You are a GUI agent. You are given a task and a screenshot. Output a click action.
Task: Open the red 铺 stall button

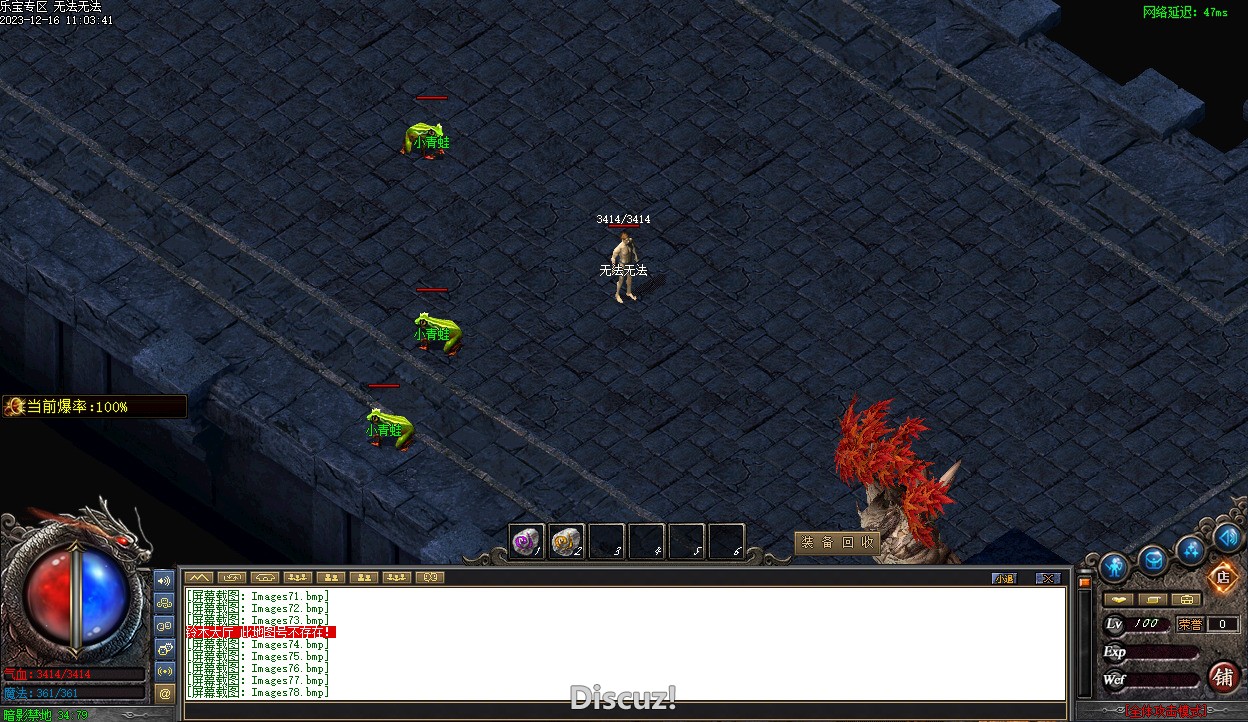1223,677
